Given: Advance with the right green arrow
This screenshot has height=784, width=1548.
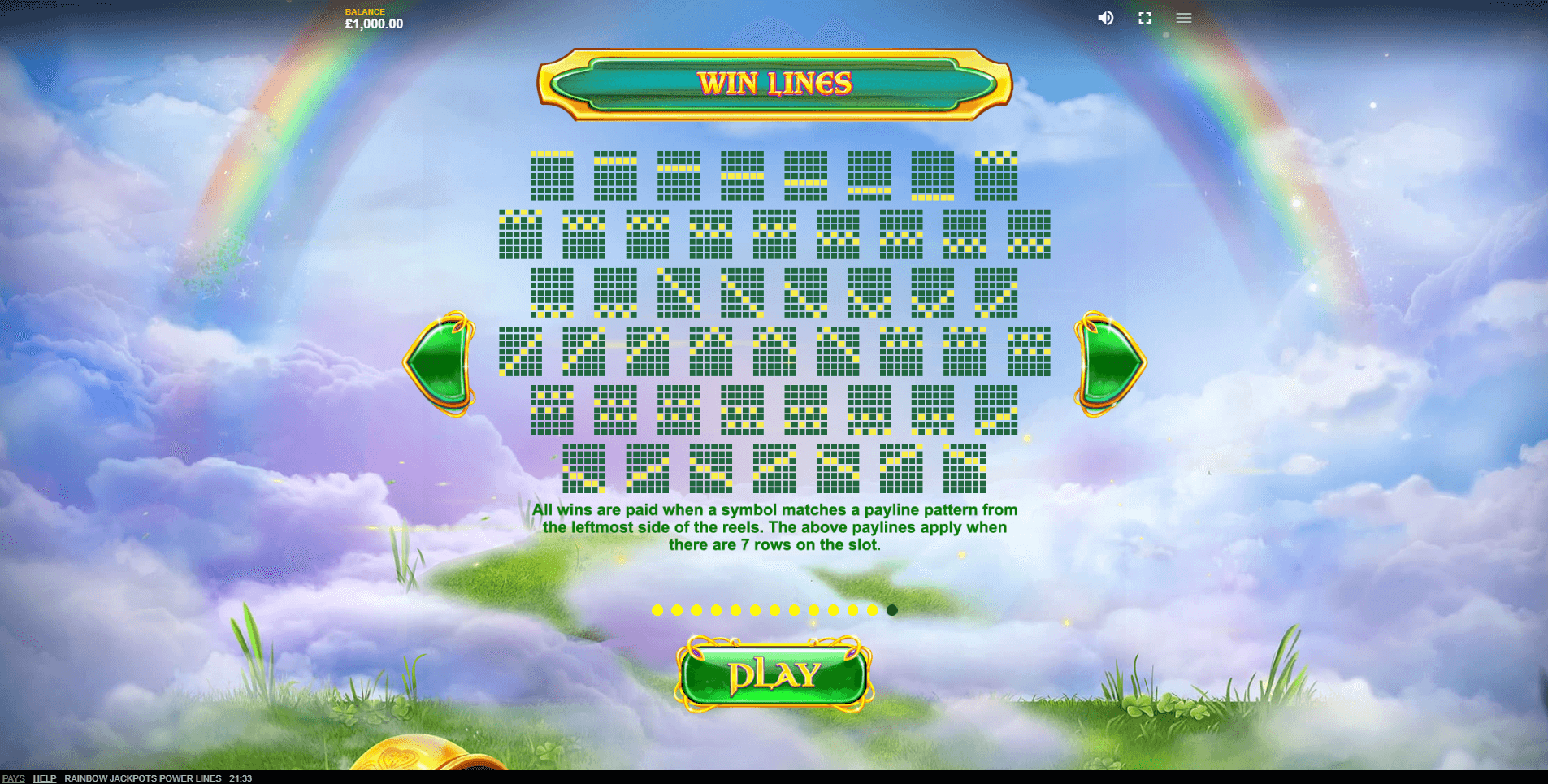Looking at the screenshot, I should tap(1109, 363).
